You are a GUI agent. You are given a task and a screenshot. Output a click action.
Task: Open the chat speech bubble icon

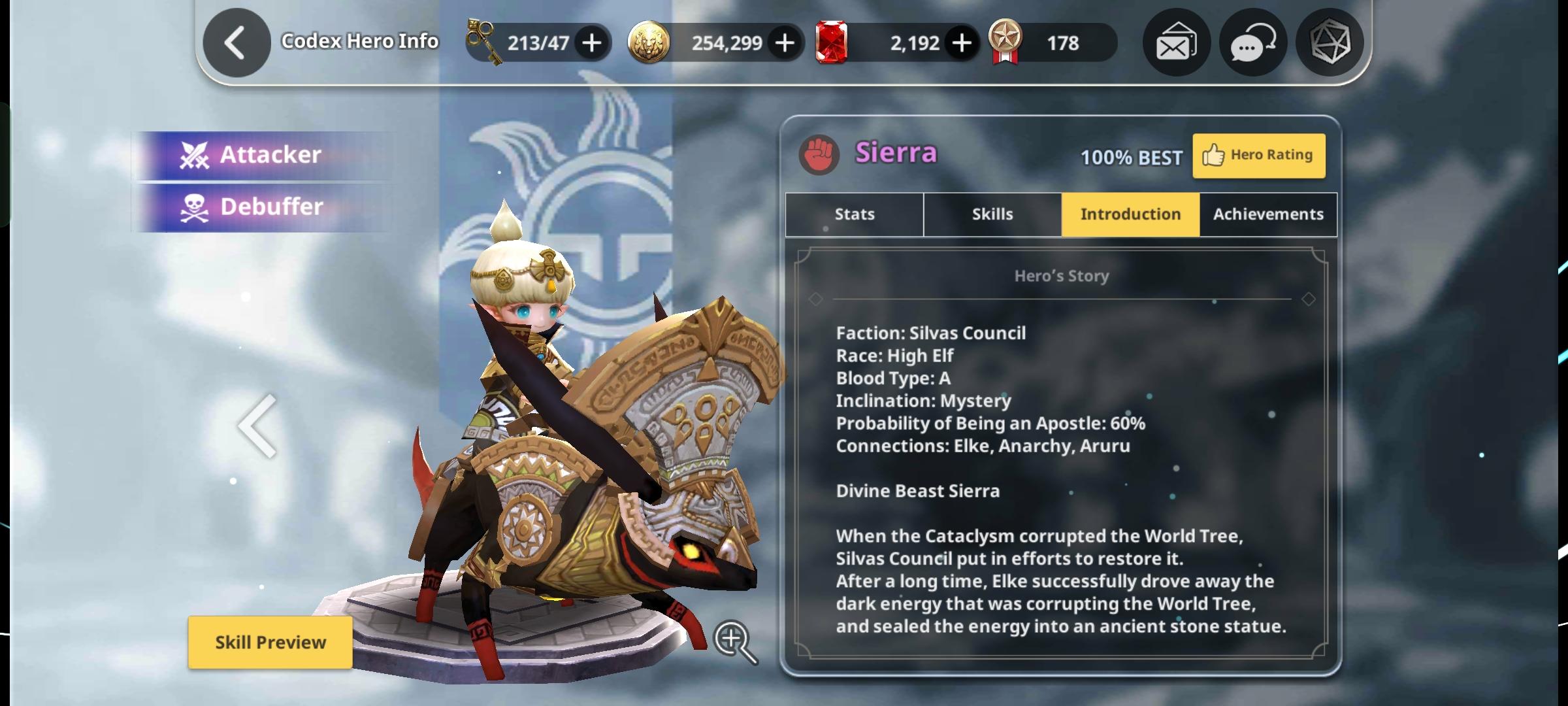click(1252, 43)
